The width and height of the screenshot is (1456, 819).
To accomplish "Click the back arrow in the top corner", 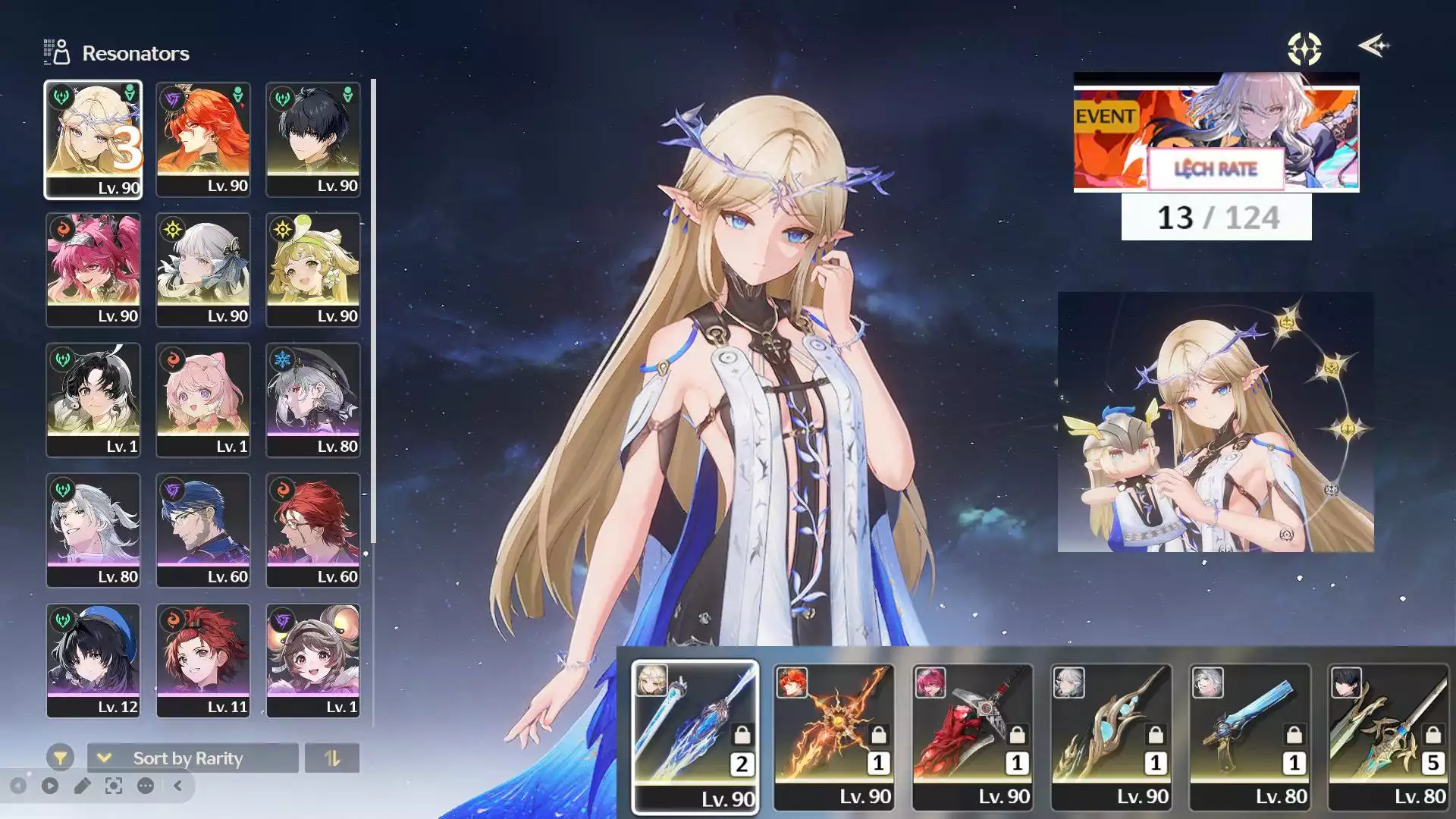I will 1373,46.
